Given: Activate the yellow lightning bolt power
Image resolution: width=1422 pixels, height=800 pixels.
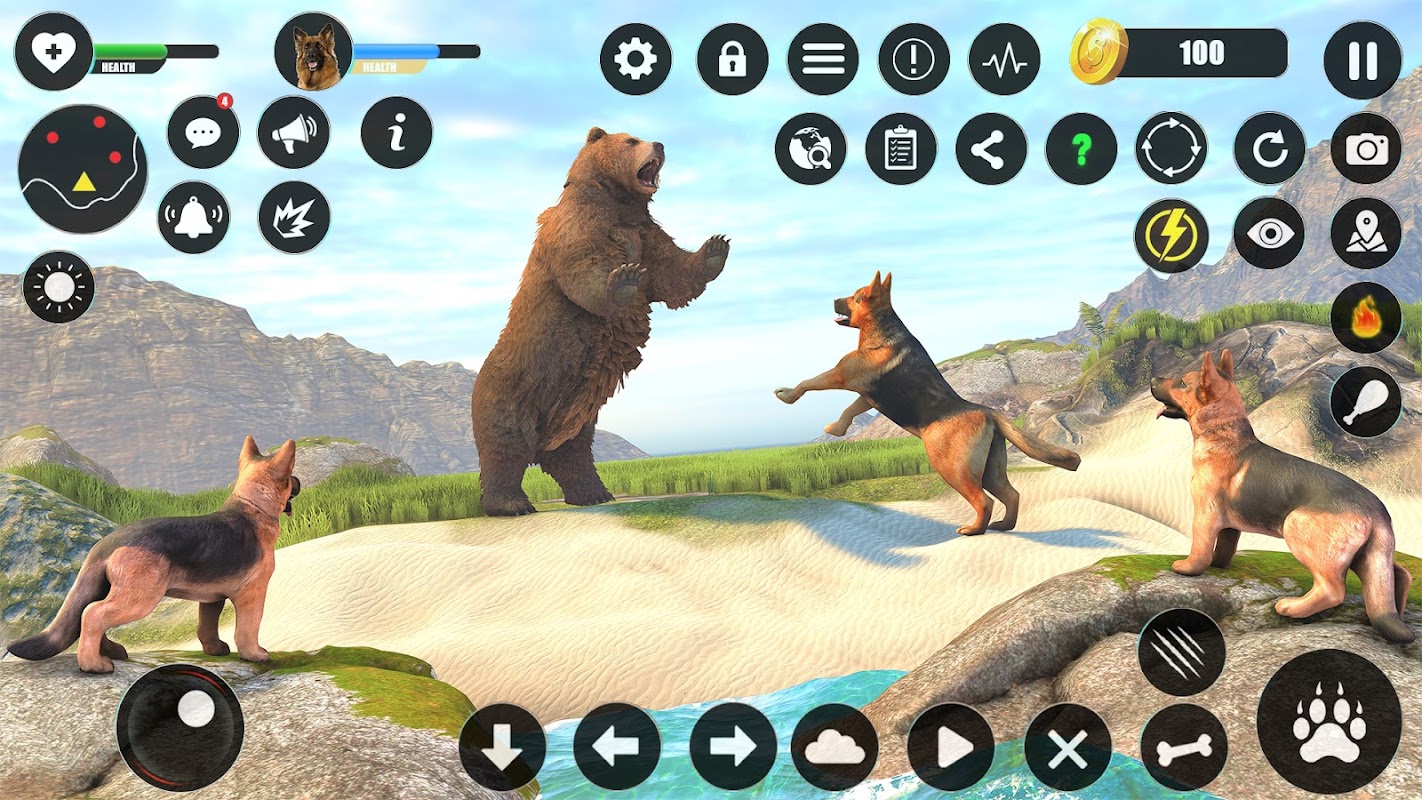Looking at the screenshot, I should tap(1171, 236).
